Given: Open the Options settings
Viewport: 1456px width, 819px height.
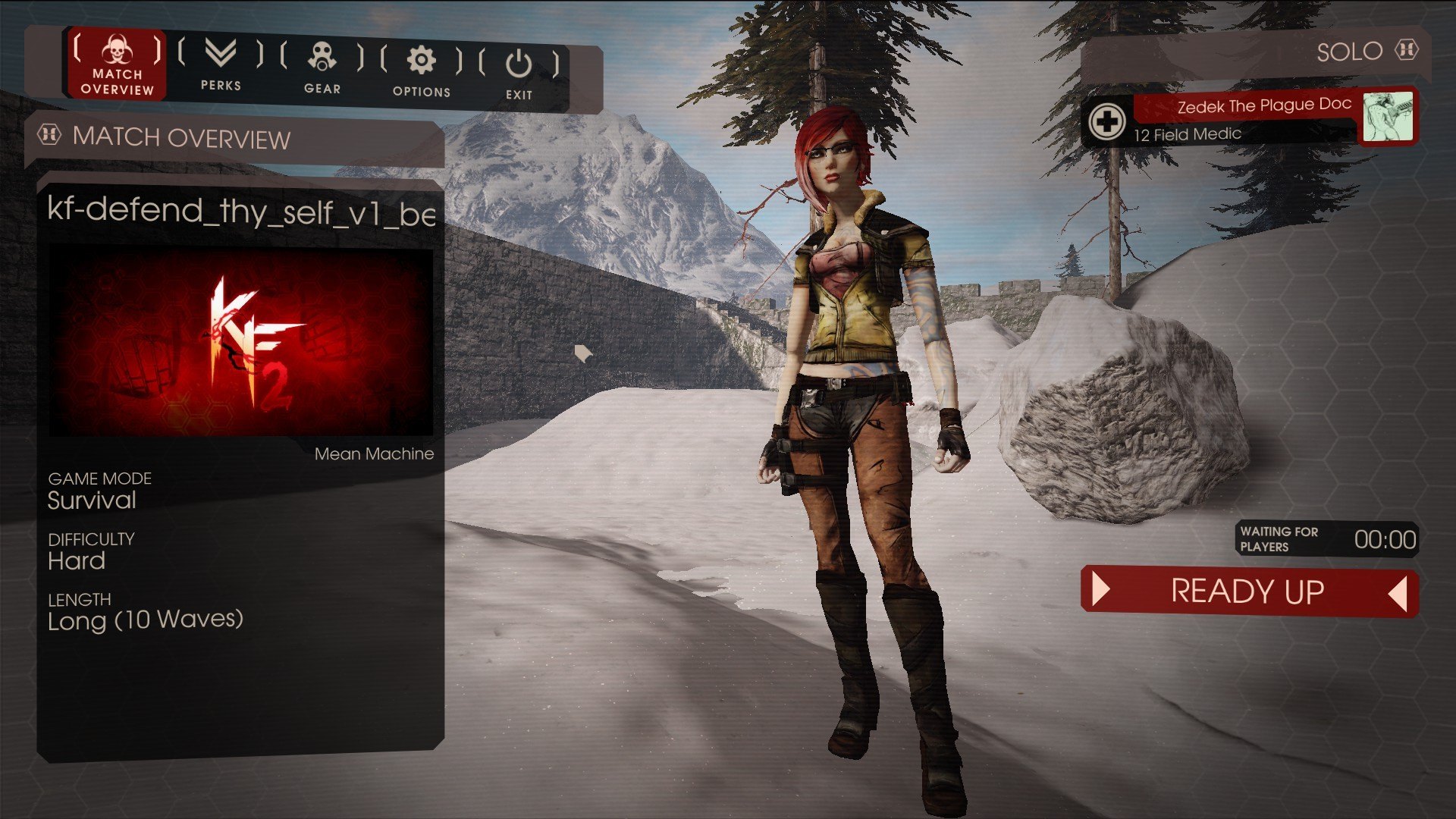Looking at the screenshot, I should 422,71.
